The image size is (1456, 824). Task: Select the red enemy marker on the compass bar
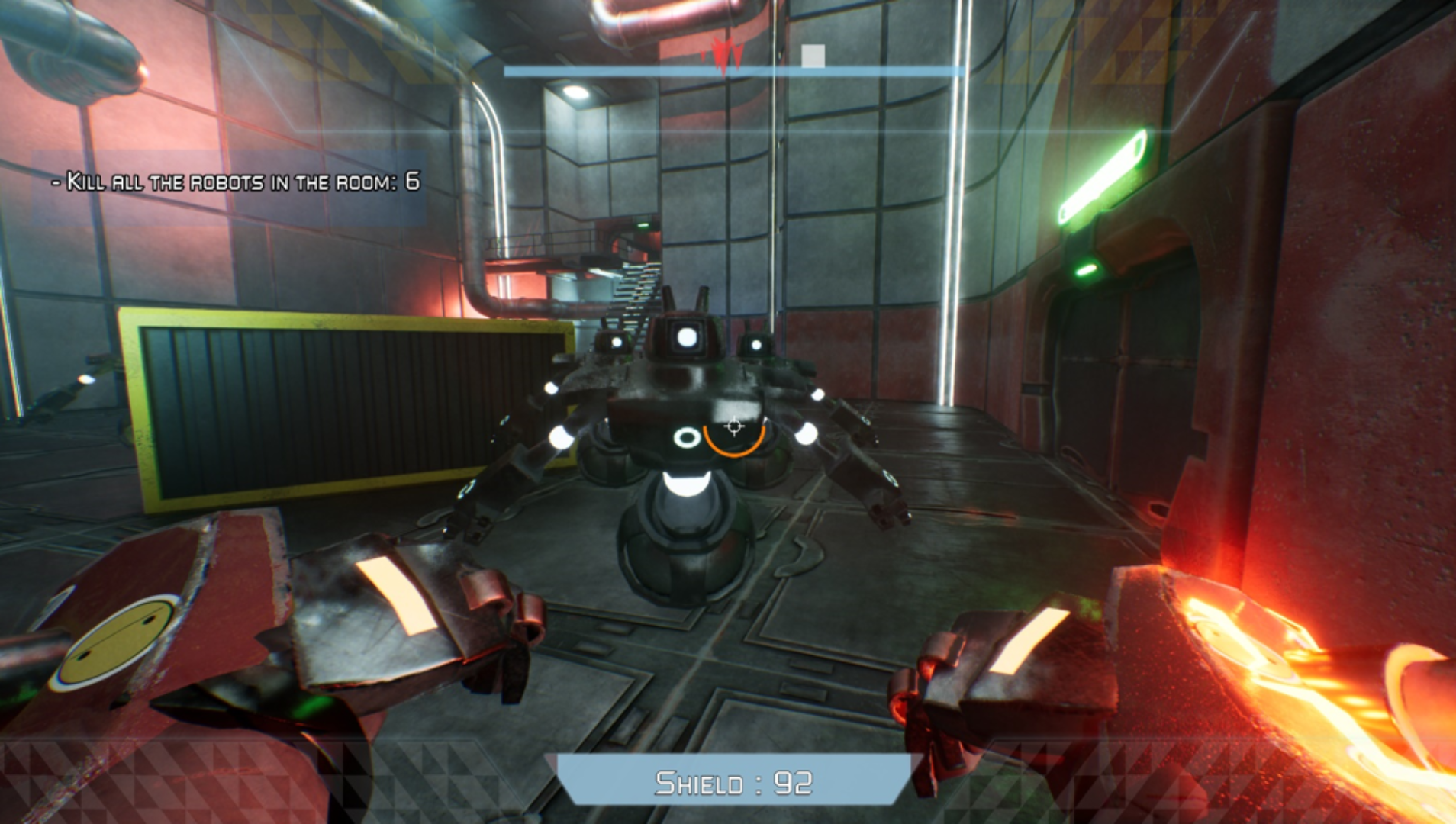tap(722, 55)
